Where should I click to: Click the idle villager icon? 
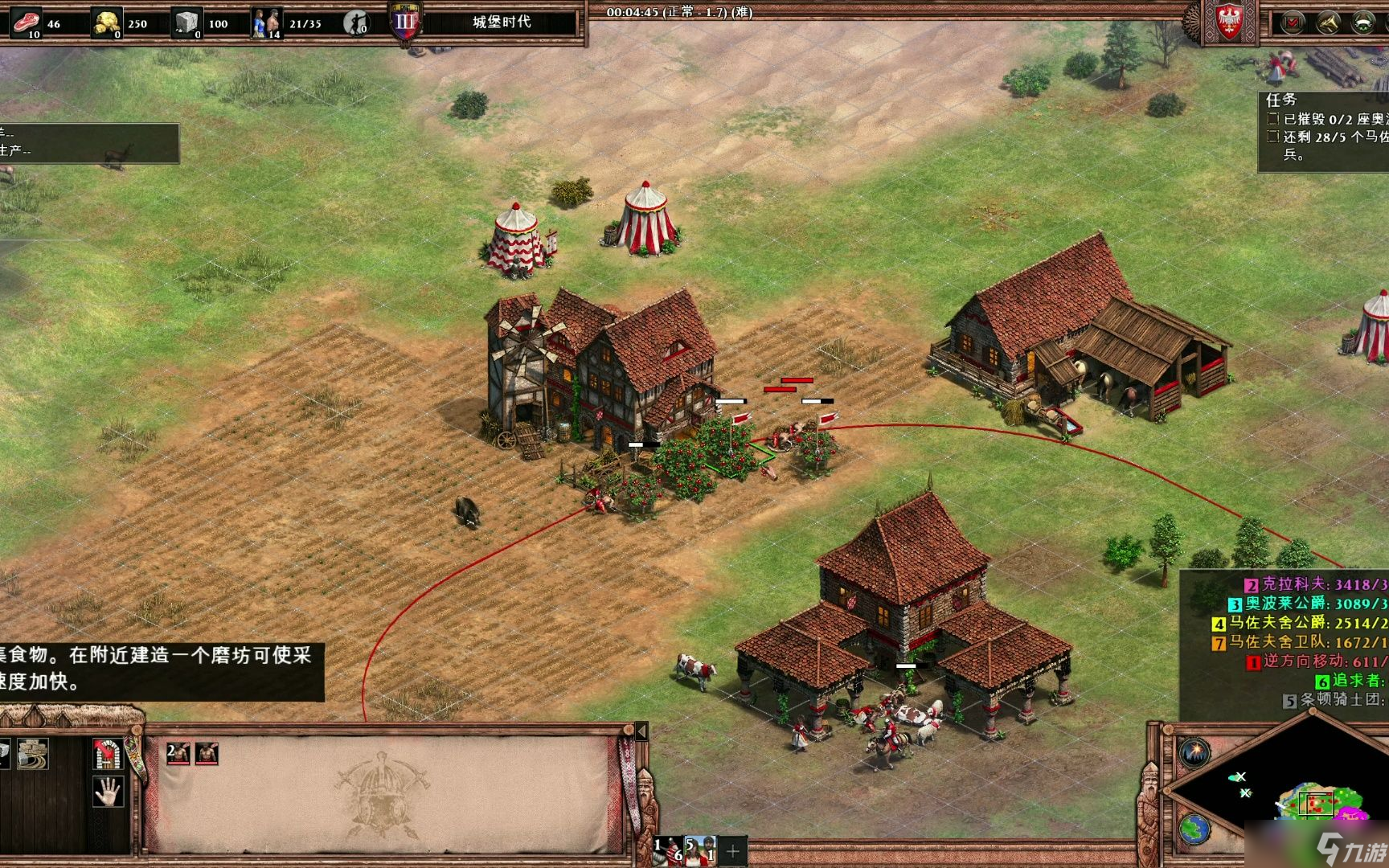coord(356,23)
